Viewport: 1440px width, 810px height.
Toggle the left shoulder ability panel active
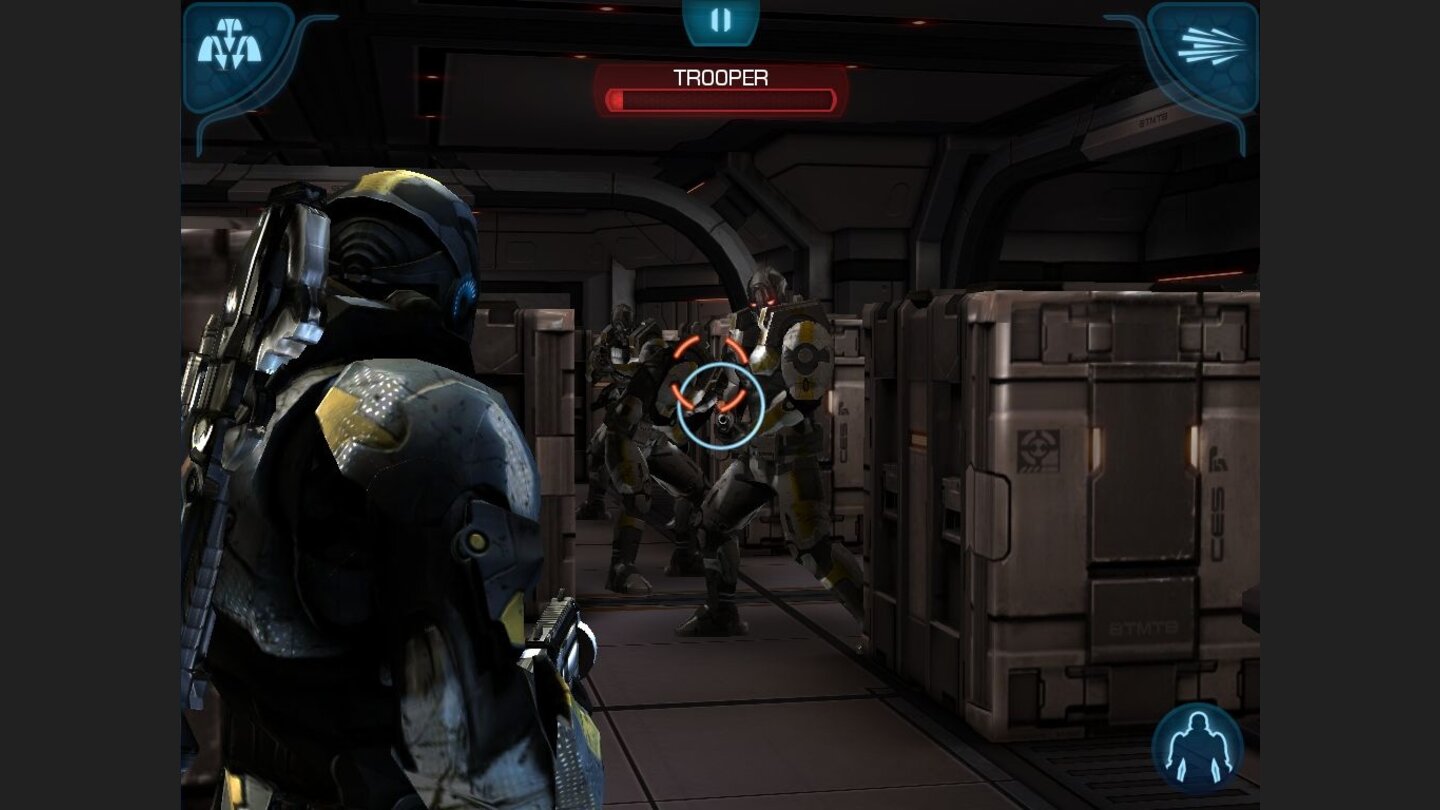click(x=237, y=50)
